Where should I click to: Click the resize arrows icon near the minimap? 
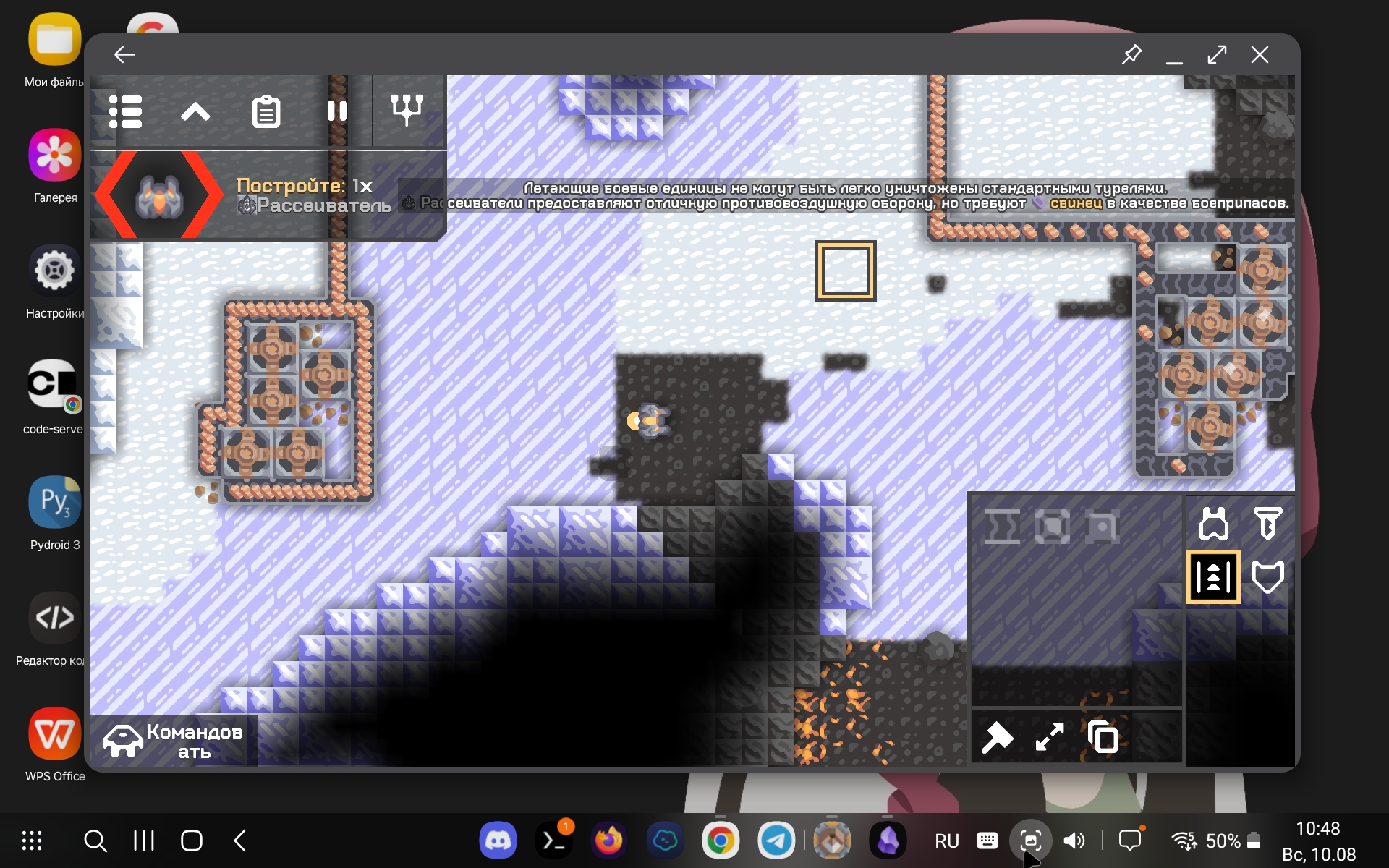click(1049, 737)
